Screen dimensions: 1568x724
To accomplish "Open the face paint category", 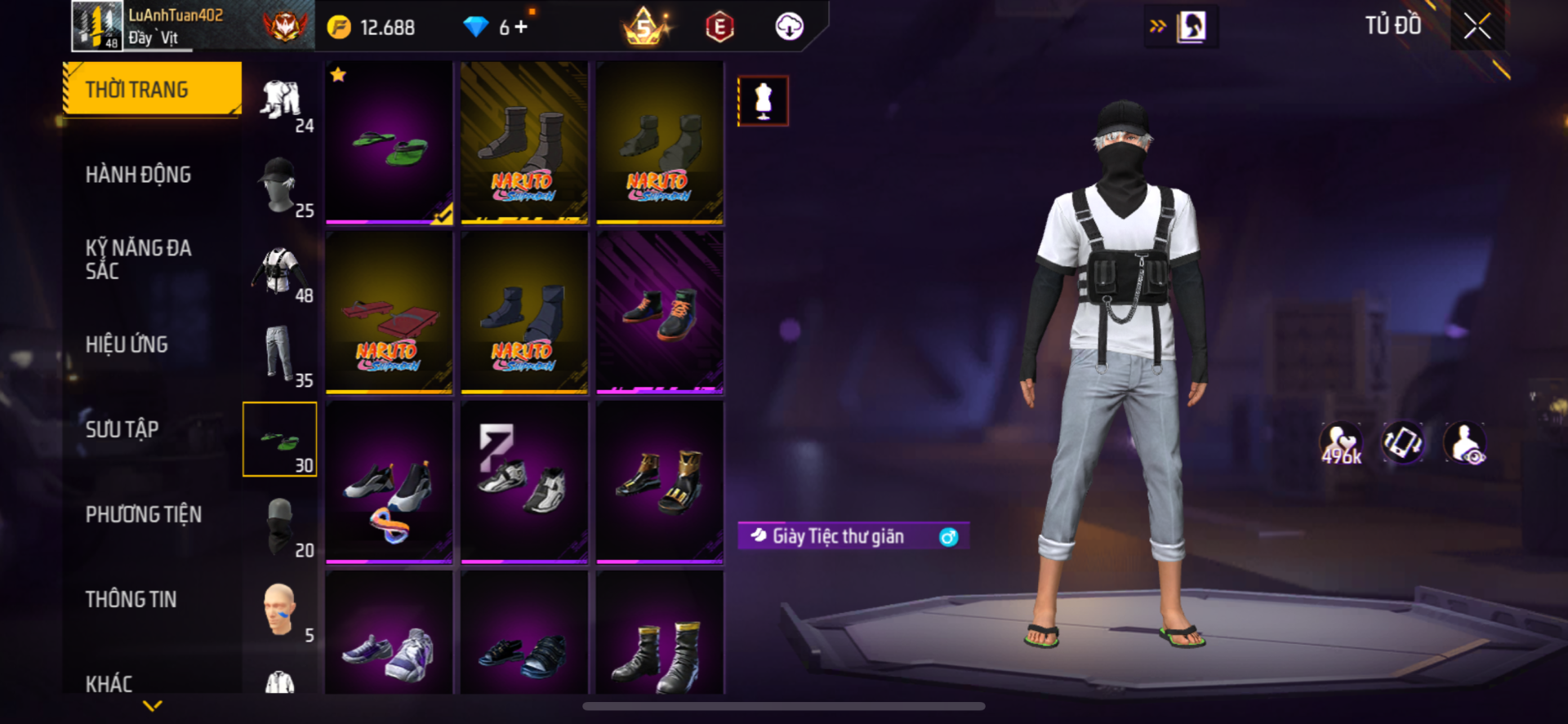I will [x=280, y=609].
